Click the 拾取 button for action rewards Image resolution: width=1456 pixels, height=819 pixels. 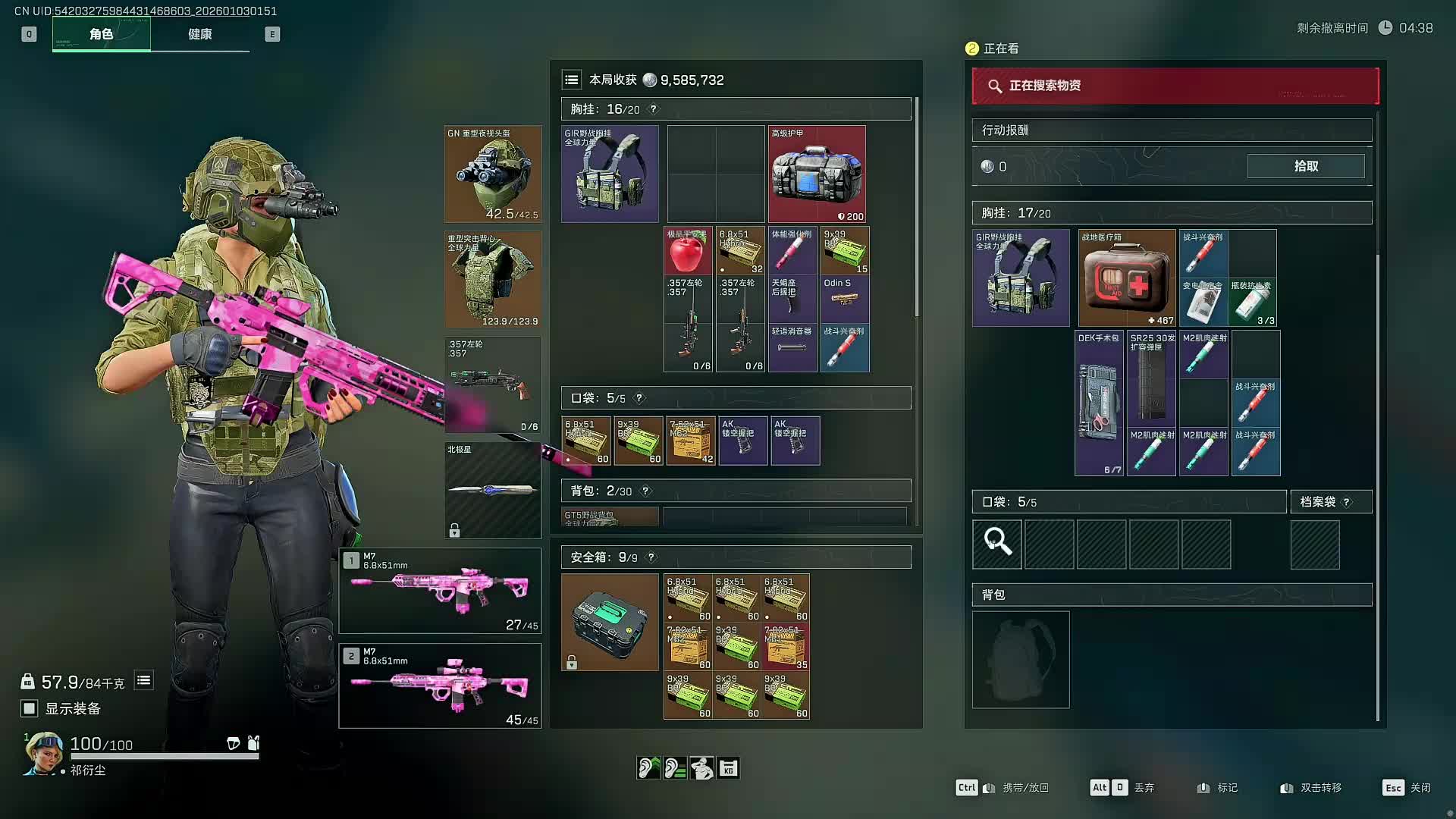pos(1305,166)
